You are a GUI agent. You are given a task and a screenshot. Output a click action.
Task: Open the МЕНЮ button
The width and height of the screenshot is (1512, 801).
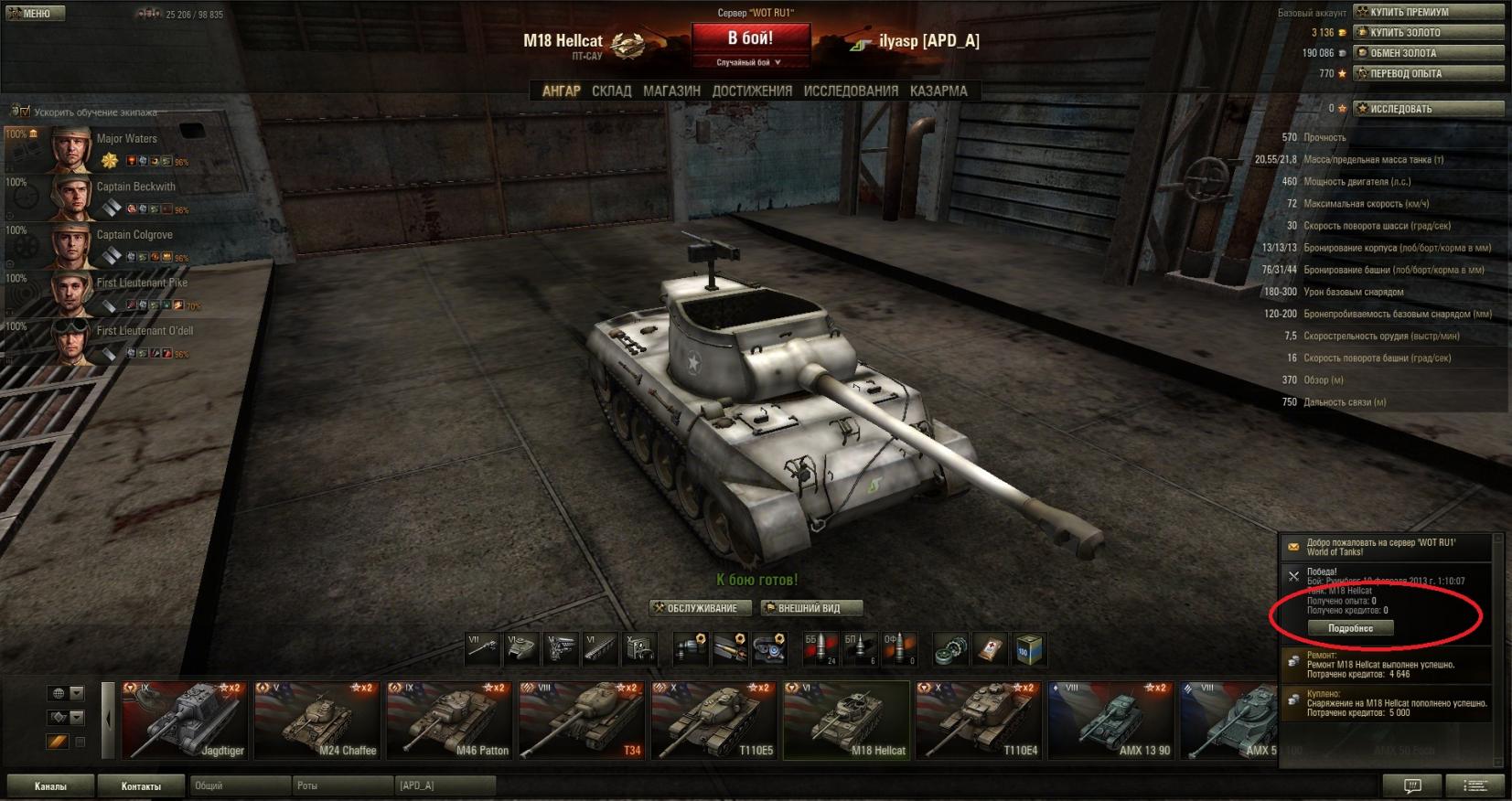[31, 14]
